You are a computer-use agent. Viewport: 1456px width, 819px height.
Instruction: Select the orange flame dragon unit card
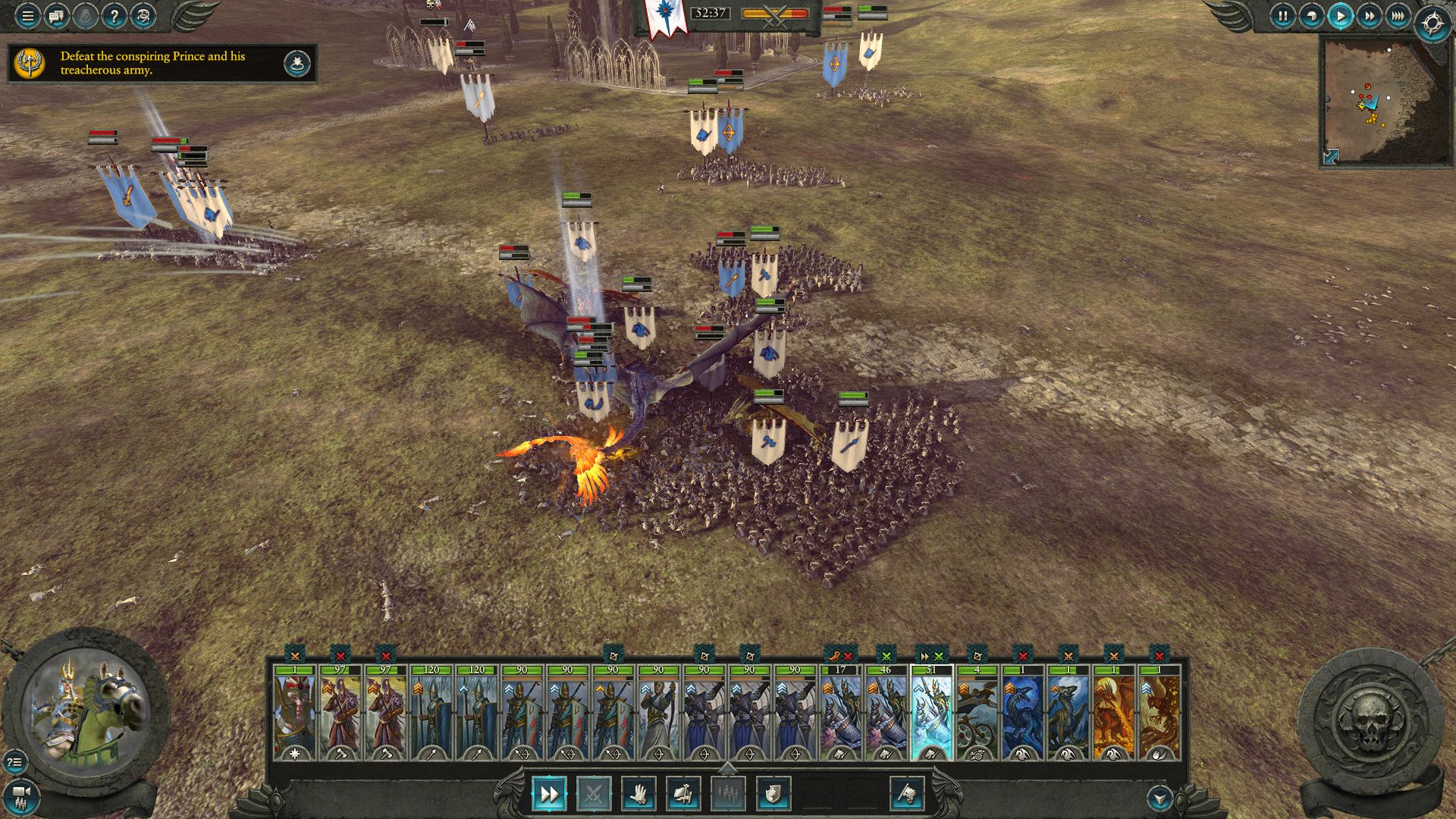point(1113,712)
